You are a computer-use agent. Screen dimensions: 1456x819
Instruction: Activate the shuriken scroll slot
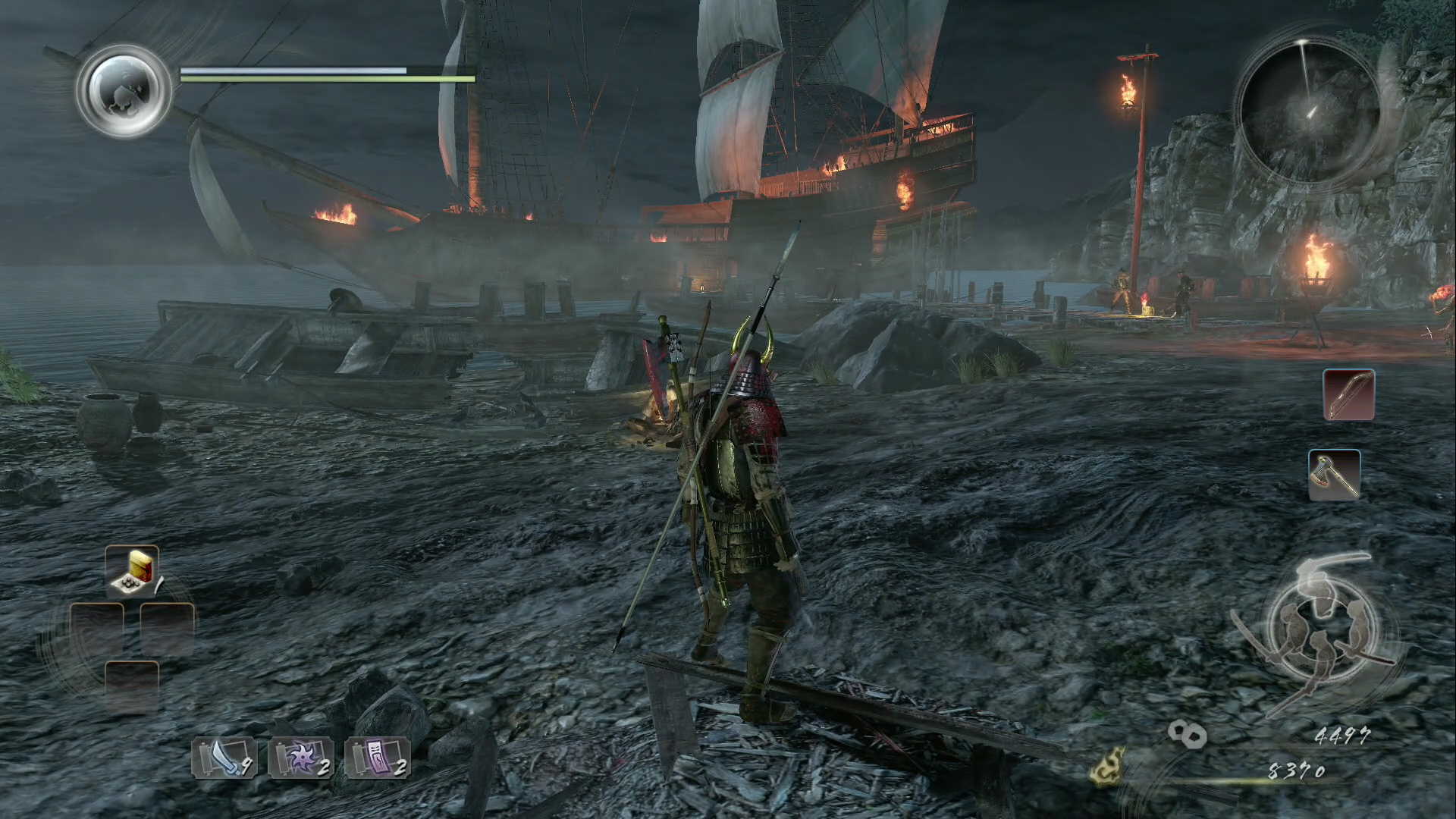click(x=301, y=758)
